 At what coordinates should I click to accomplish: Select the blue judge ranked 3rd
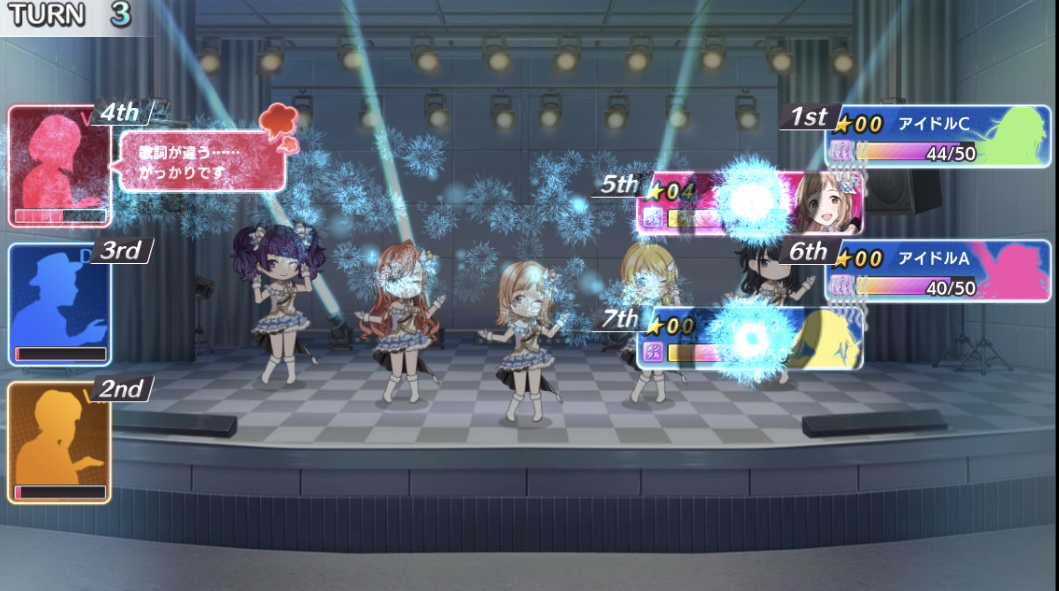[58, 304]
